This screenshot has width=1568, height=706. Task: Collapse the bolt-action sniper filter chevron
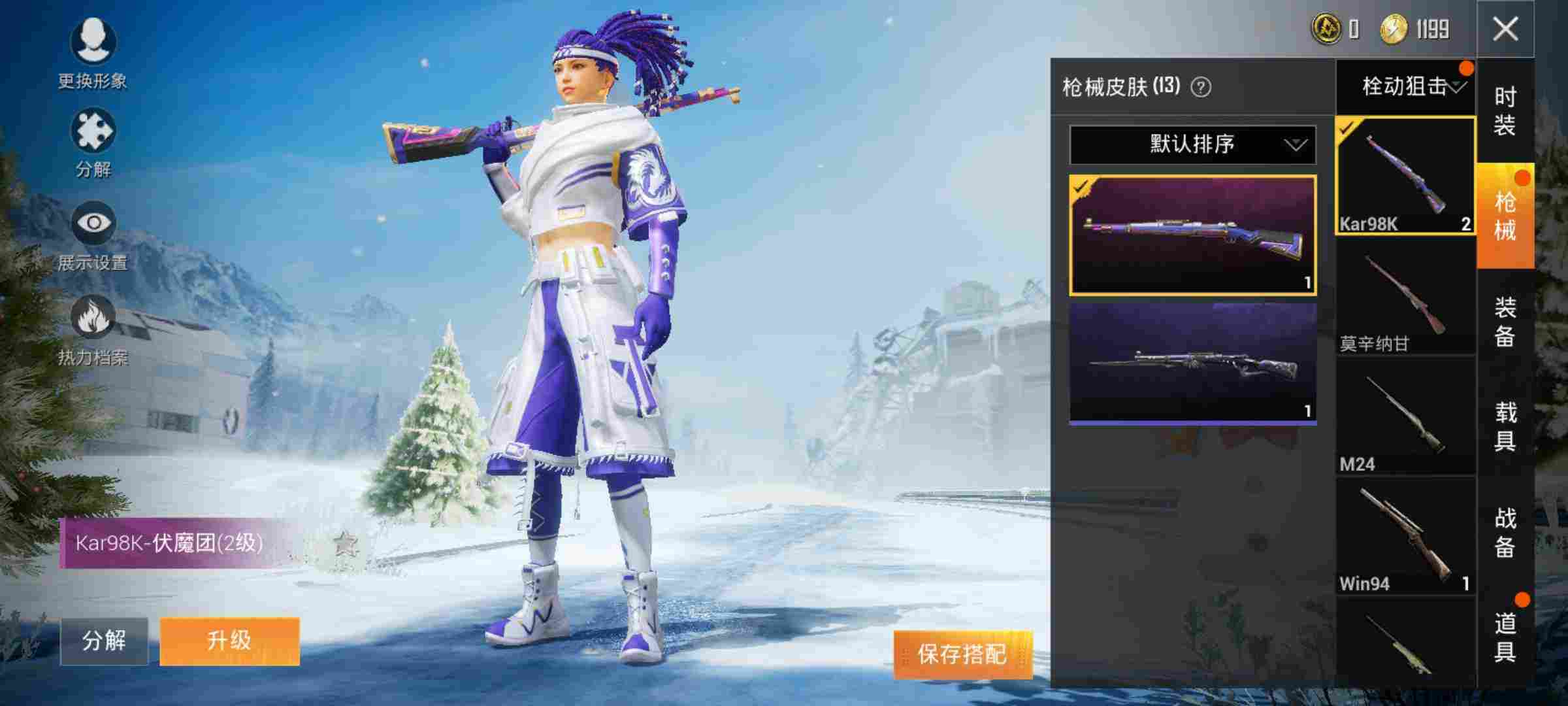(x=1457, y=85)
